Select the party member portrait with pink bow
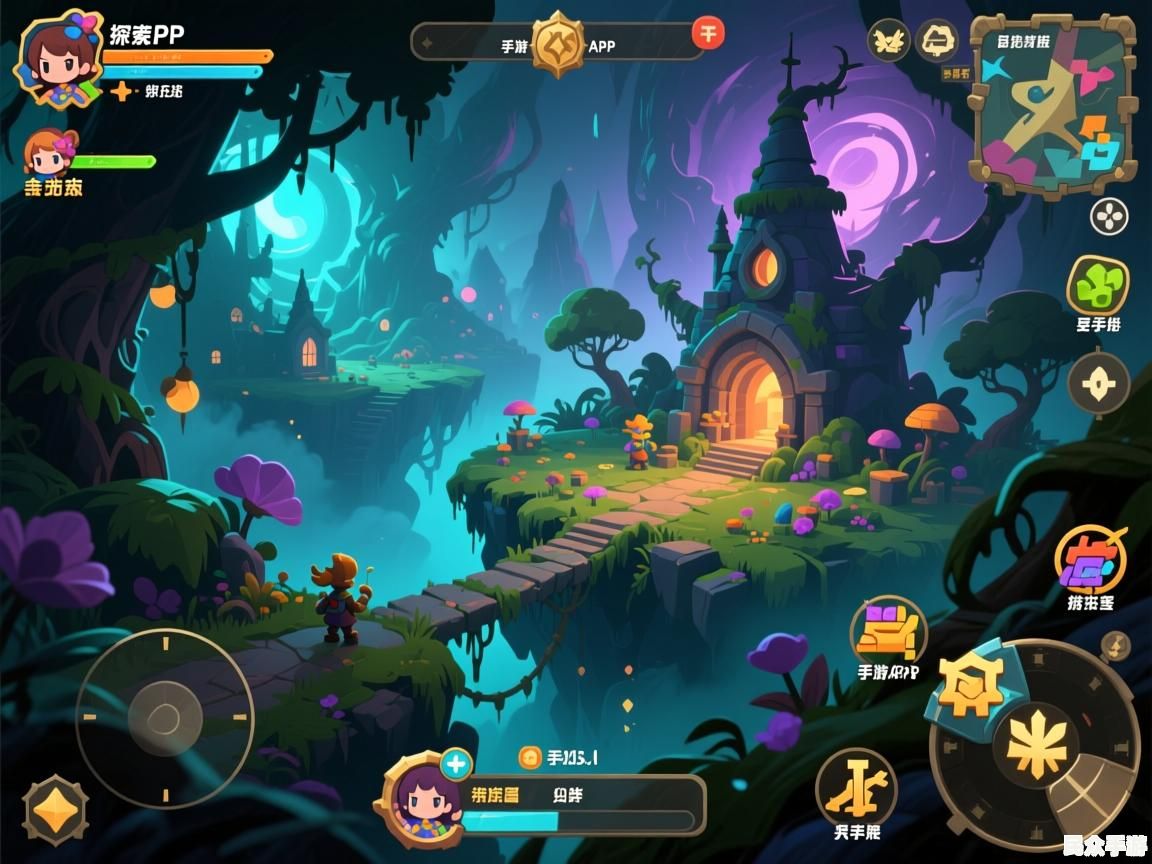This screenshot has height=864, width=1152. [x=50, y=153]
